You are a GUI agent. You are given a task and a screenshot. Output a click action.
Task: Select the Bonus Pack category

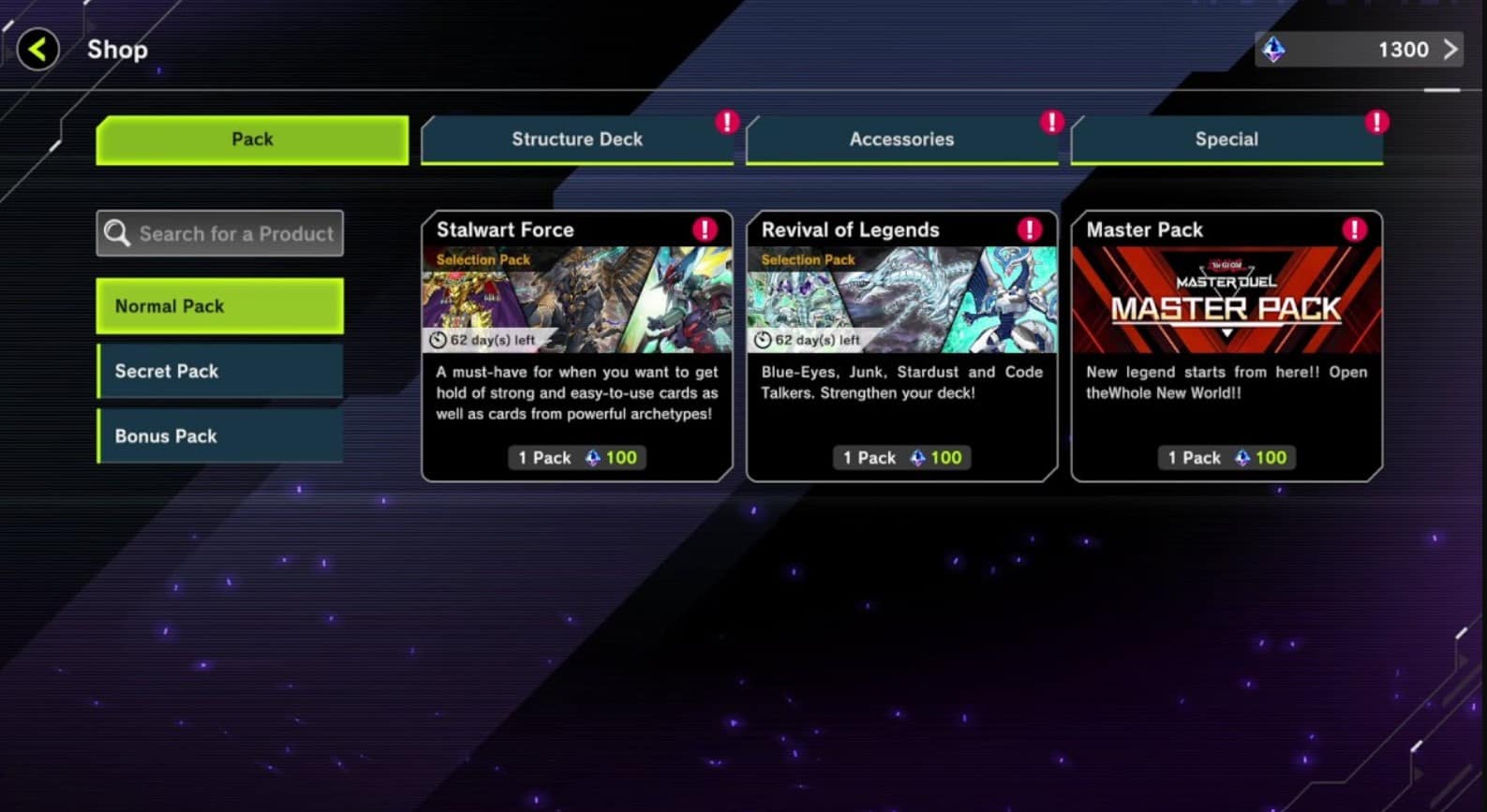pos(219,436)
